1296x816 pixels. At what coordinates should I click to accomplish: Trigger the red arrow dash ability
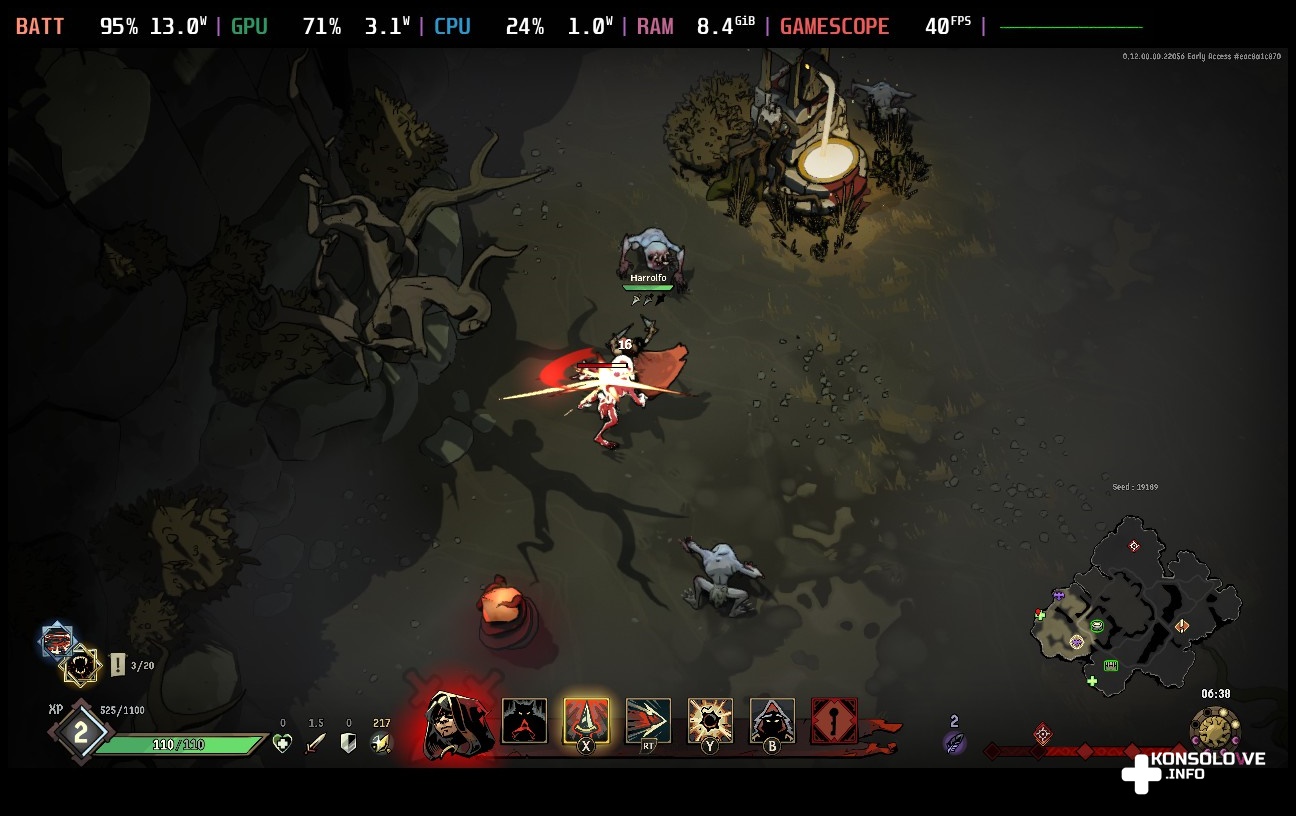tap(648, 721)
